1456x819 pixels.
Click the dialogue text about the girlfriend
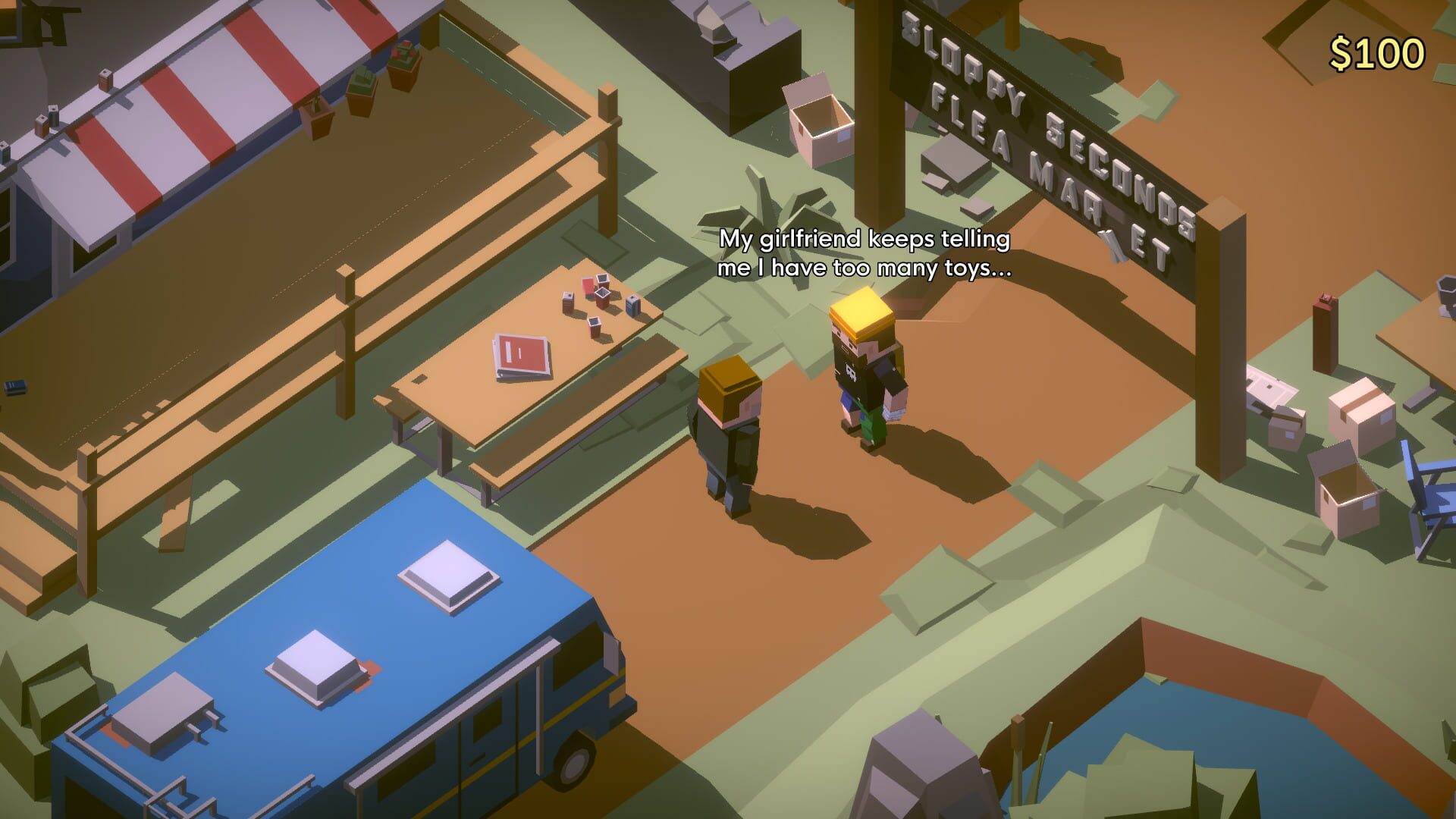[864, 254]
